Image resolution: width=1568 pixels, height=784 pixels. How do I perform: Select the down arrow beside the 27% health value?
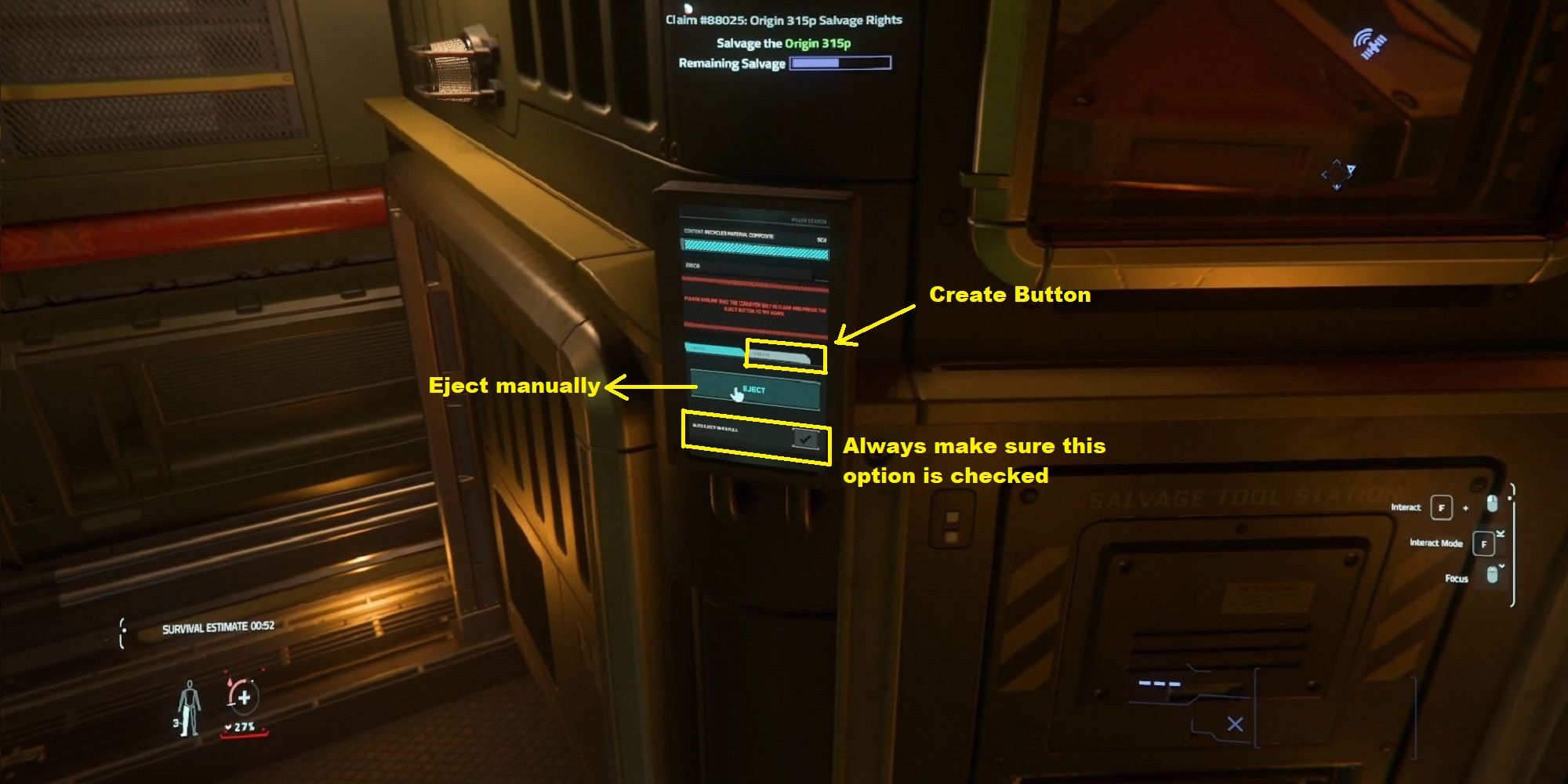[228, 726]
